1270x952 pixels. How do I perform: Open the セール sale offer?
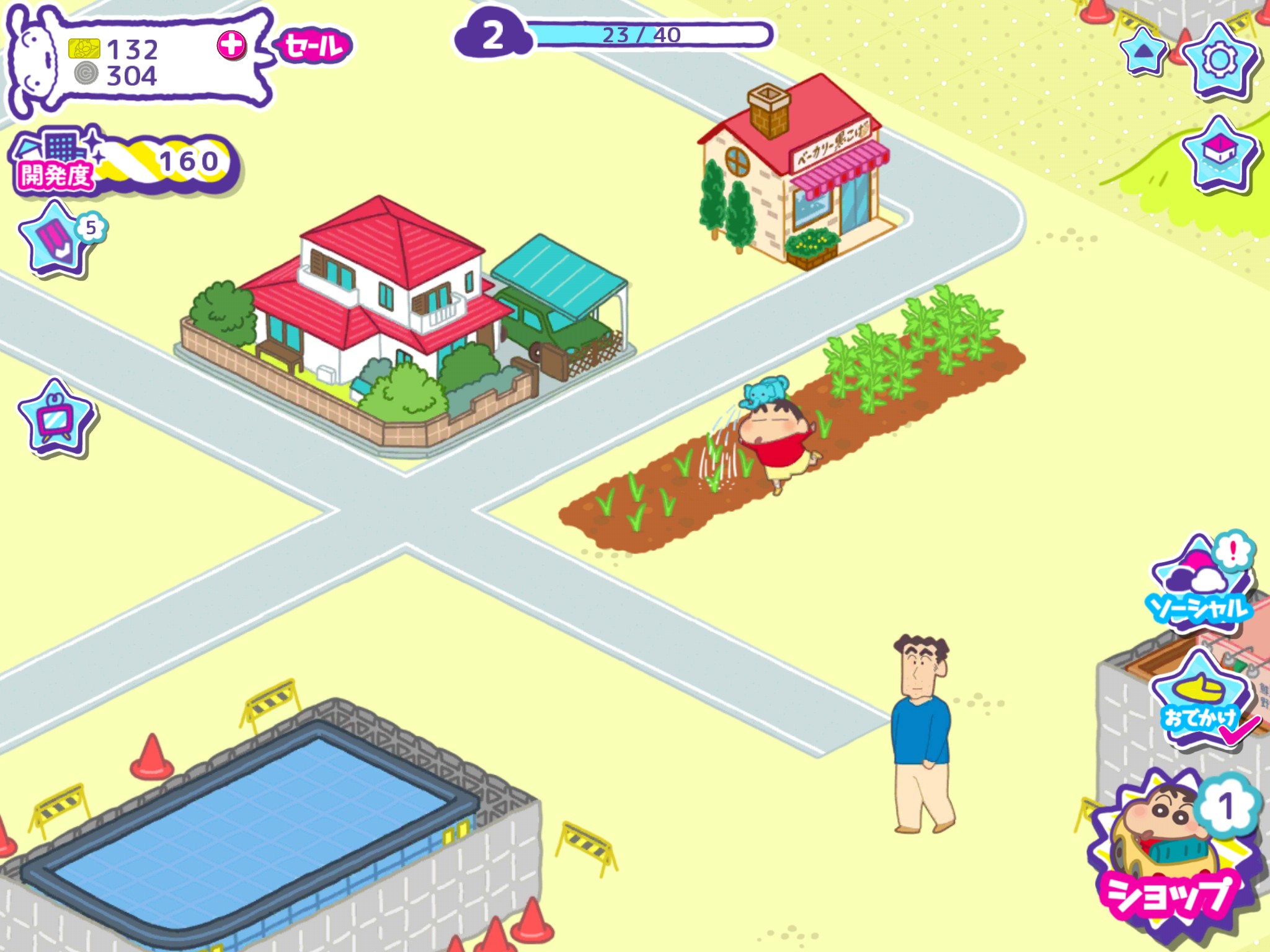(x=314, y=46)
